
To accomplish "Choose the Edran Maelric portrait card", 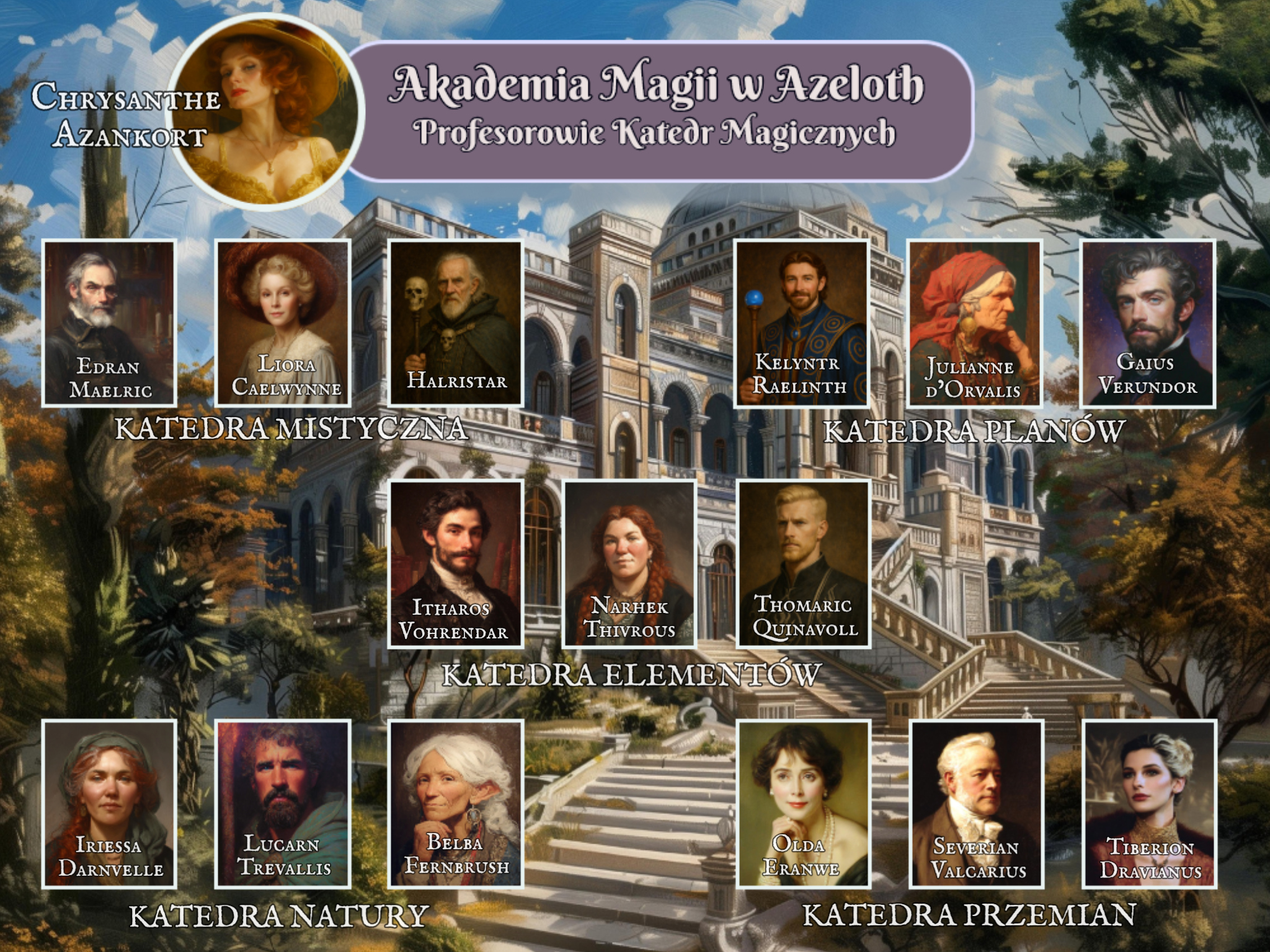I will click(x=109, y=323).
